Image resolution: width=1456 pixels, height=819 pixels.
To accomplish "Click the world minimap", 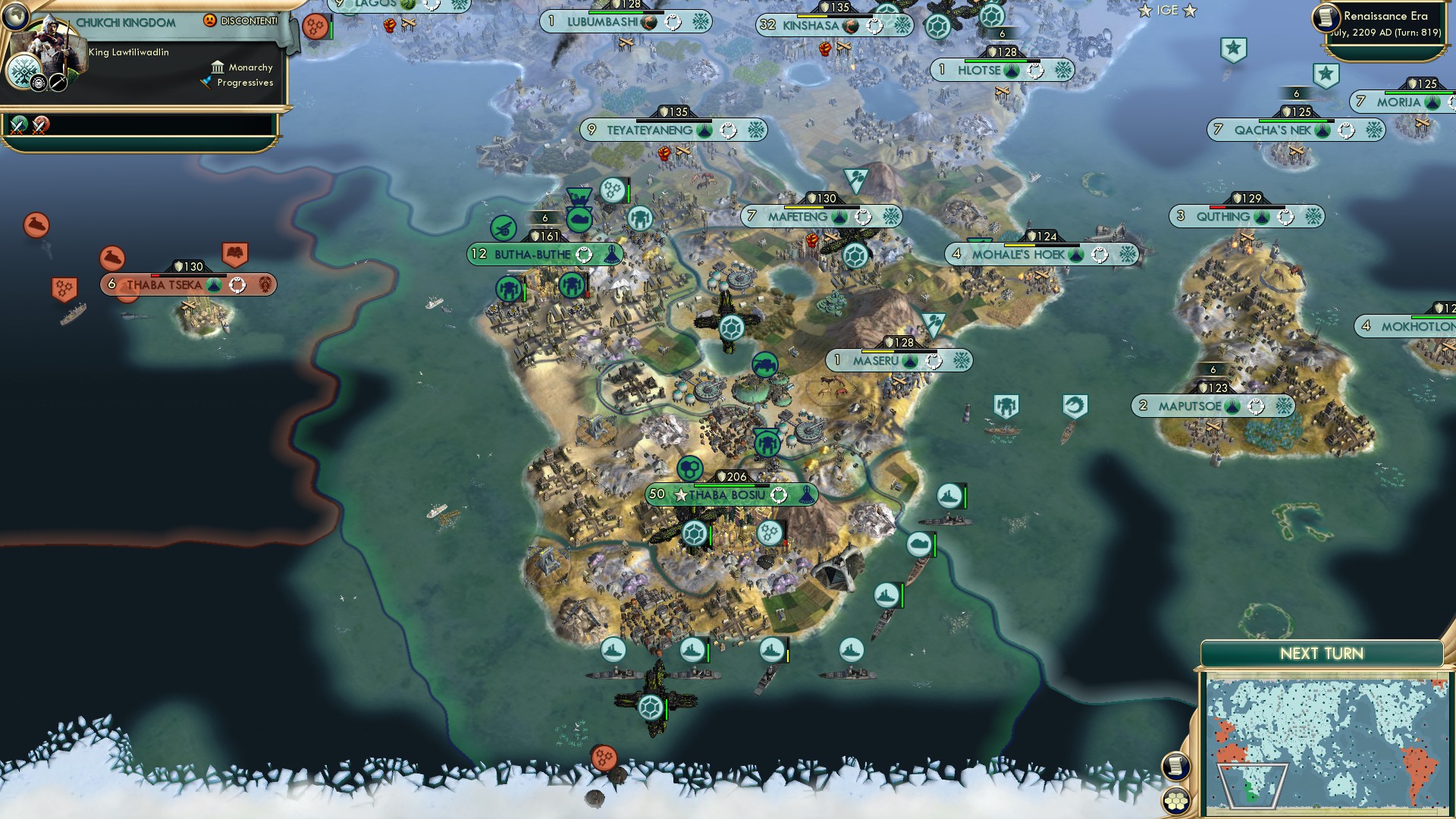I will point(1326,745).
